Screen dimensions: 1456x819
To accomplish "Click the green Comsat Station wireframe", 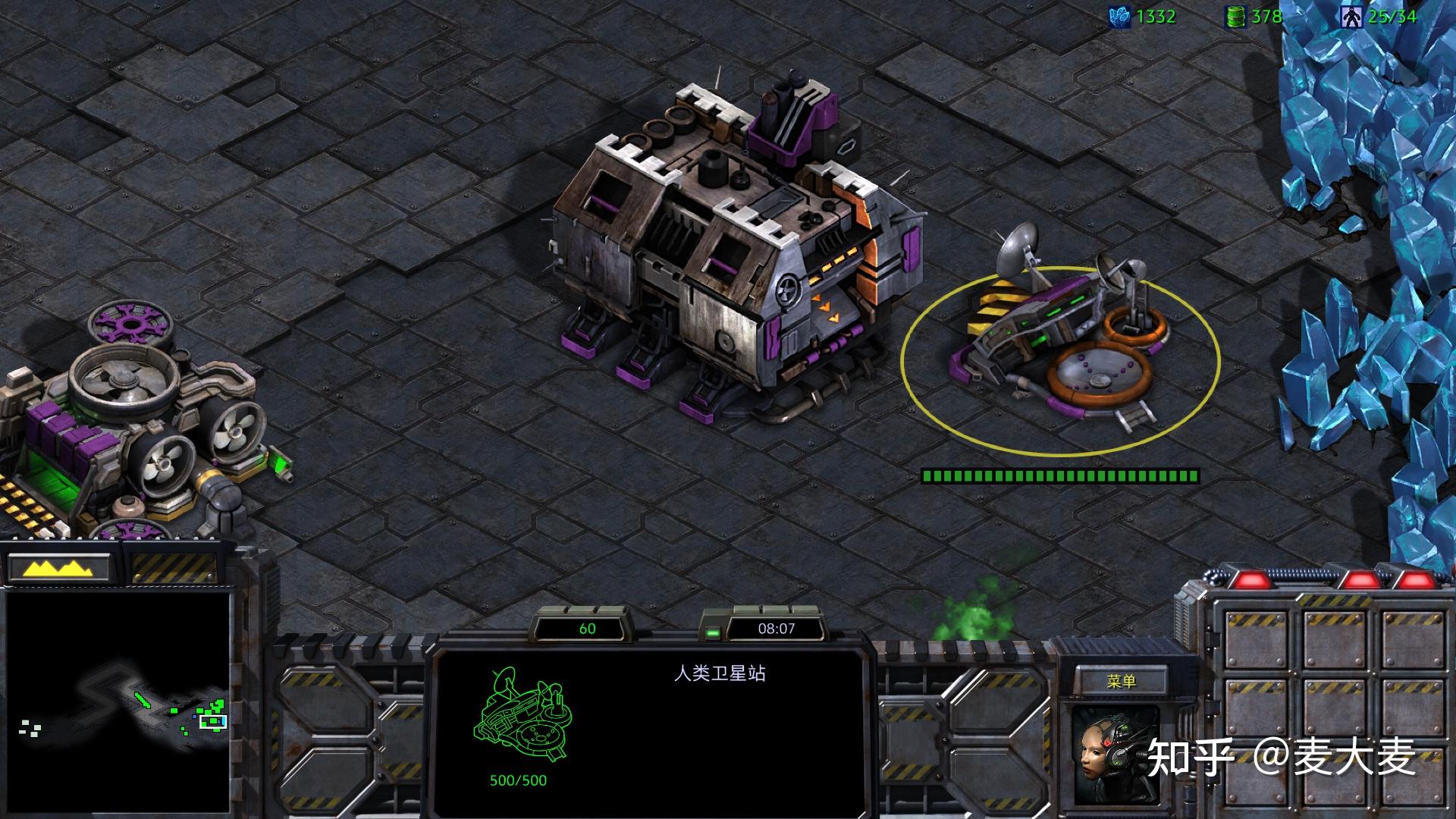I will pyautogui.click(x=523, y=717).
